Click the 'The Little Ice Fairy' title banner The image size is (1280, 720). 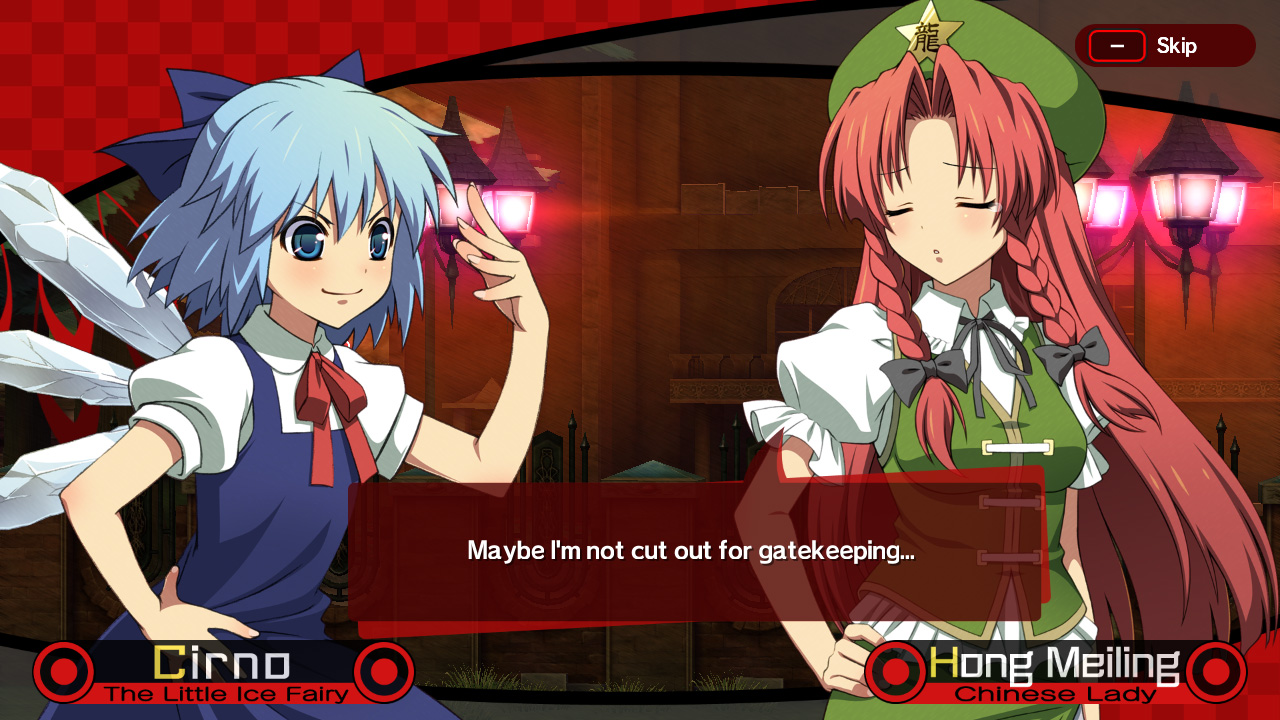point(223,695)
